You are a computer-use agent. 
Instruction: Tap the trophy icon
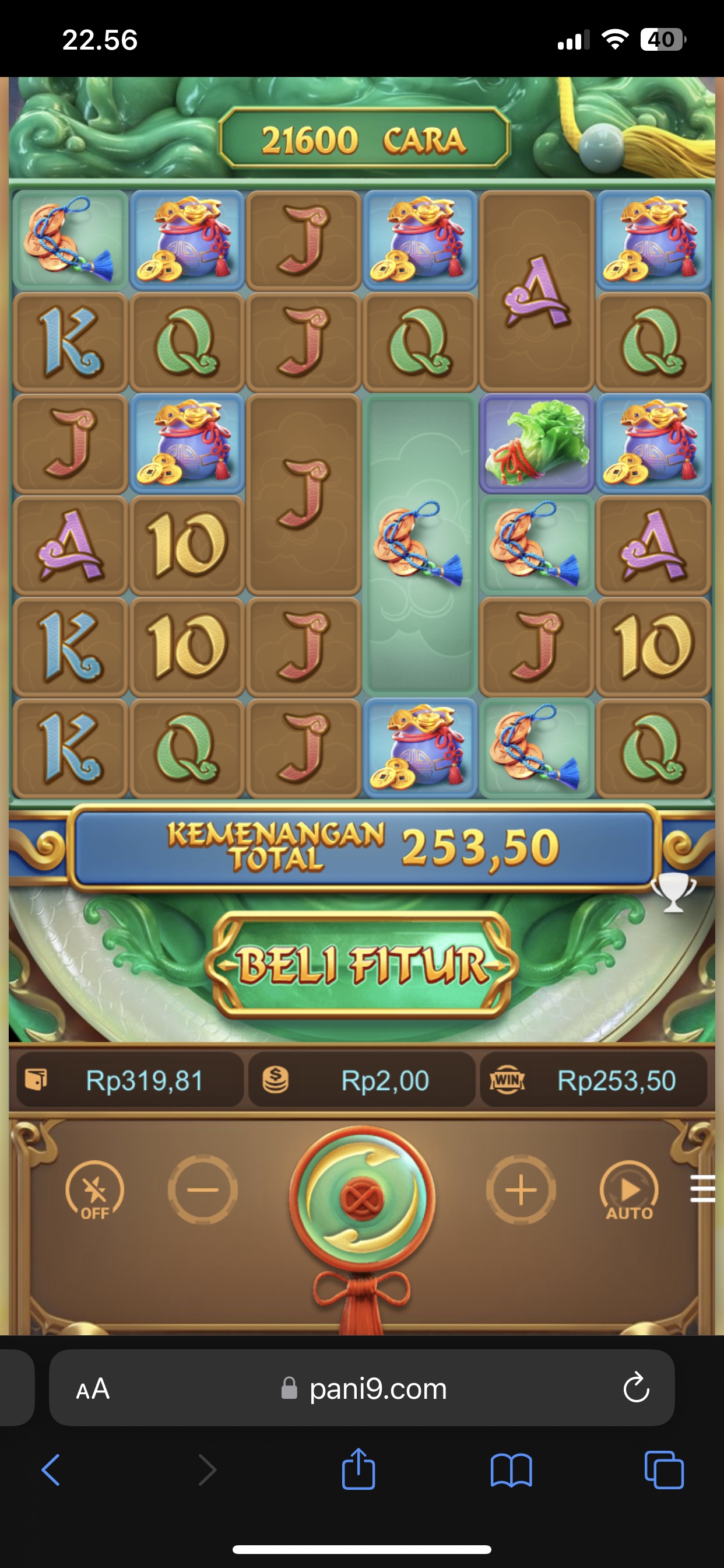[x=673, y=892]
